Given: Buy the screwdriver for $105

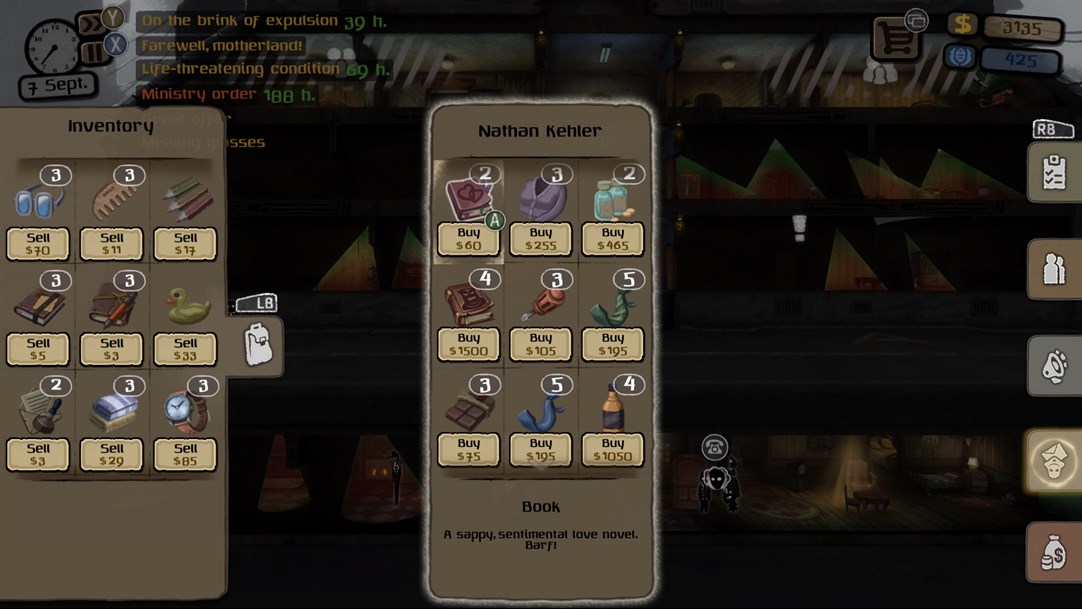Looking at the screenshot, I should (x=541, y=344).
